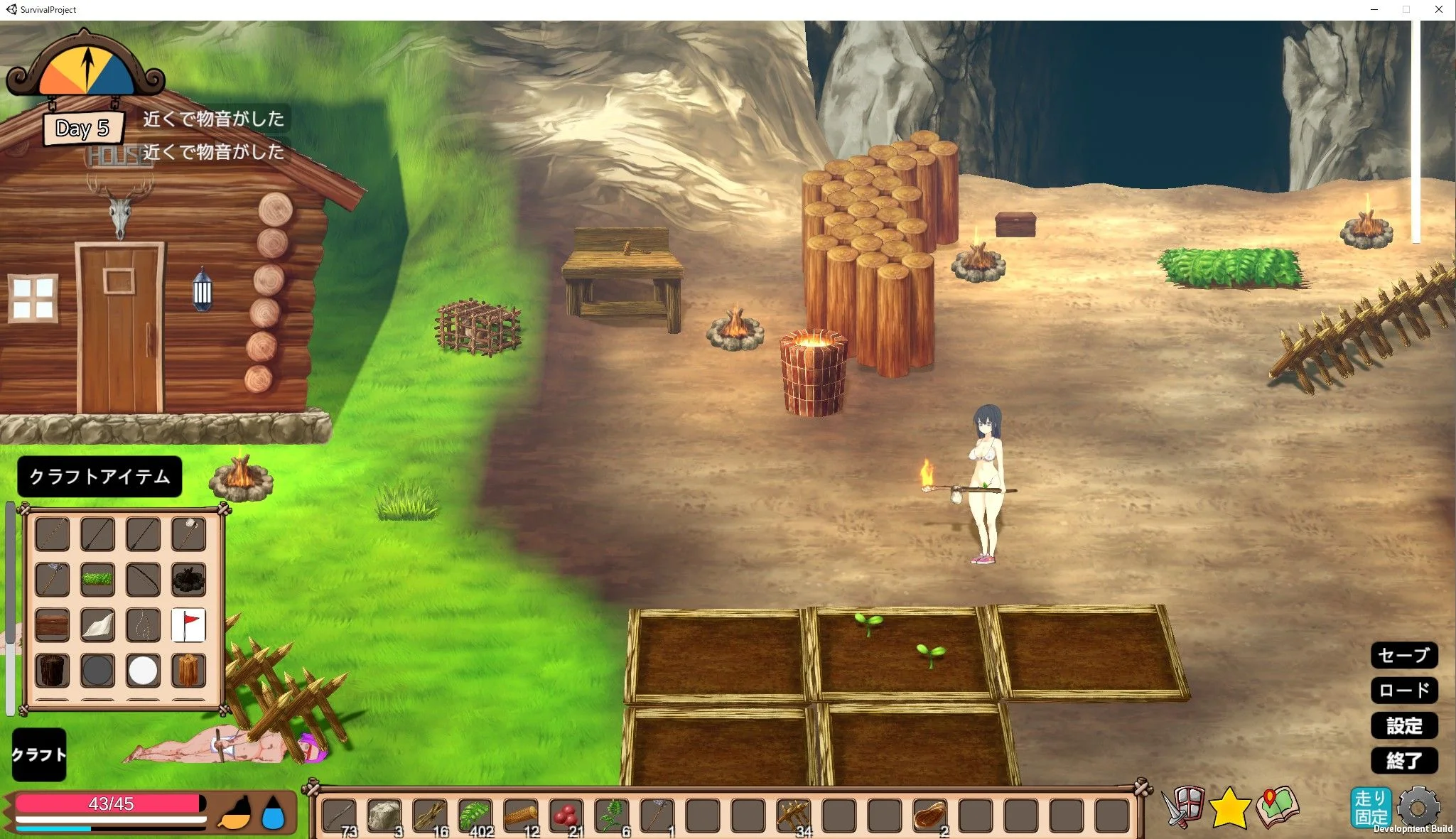
Task: Select the bow crafting recipe
Action: click(x=143, y=580)
